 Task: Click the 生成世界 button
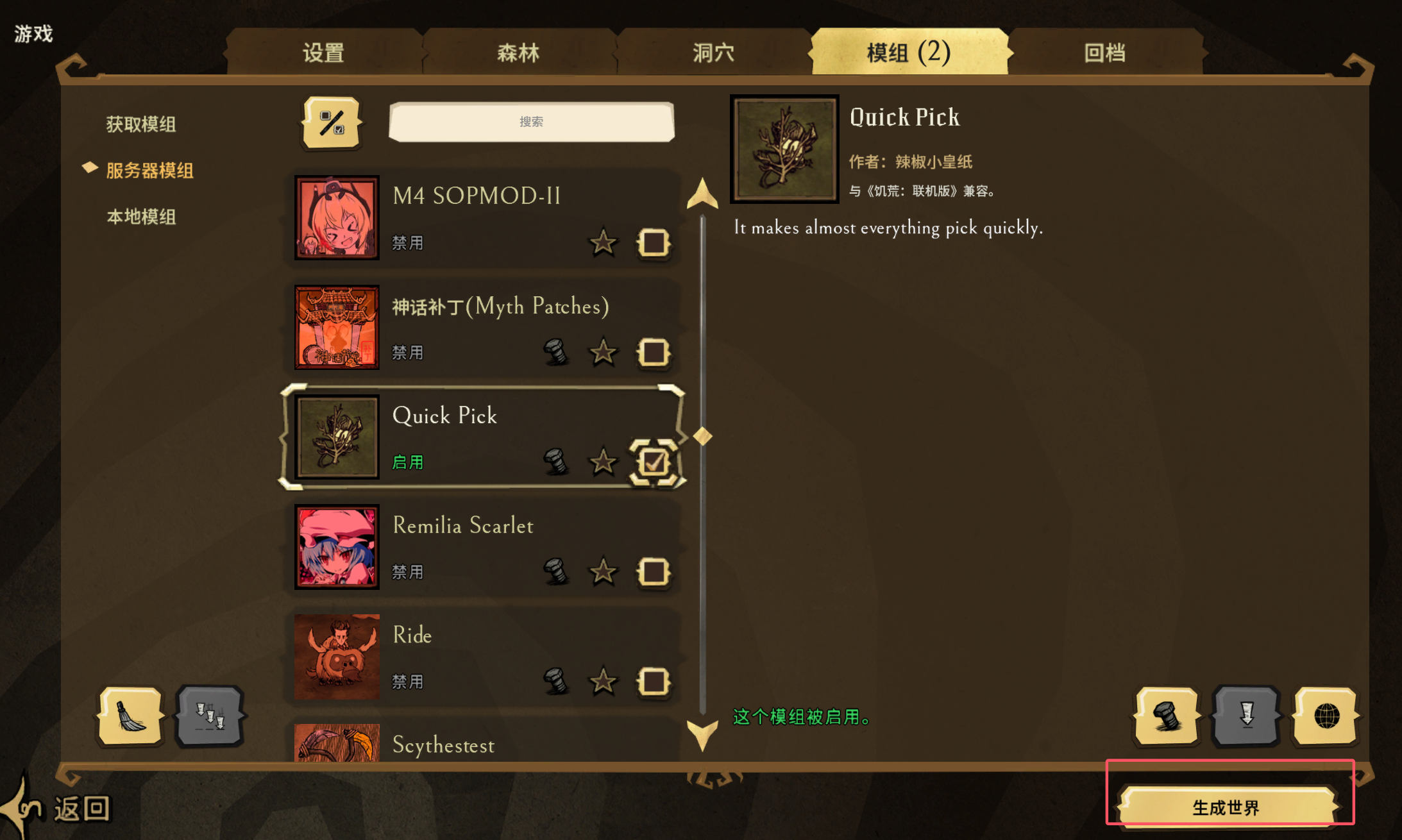click(x=1226, y=807)
